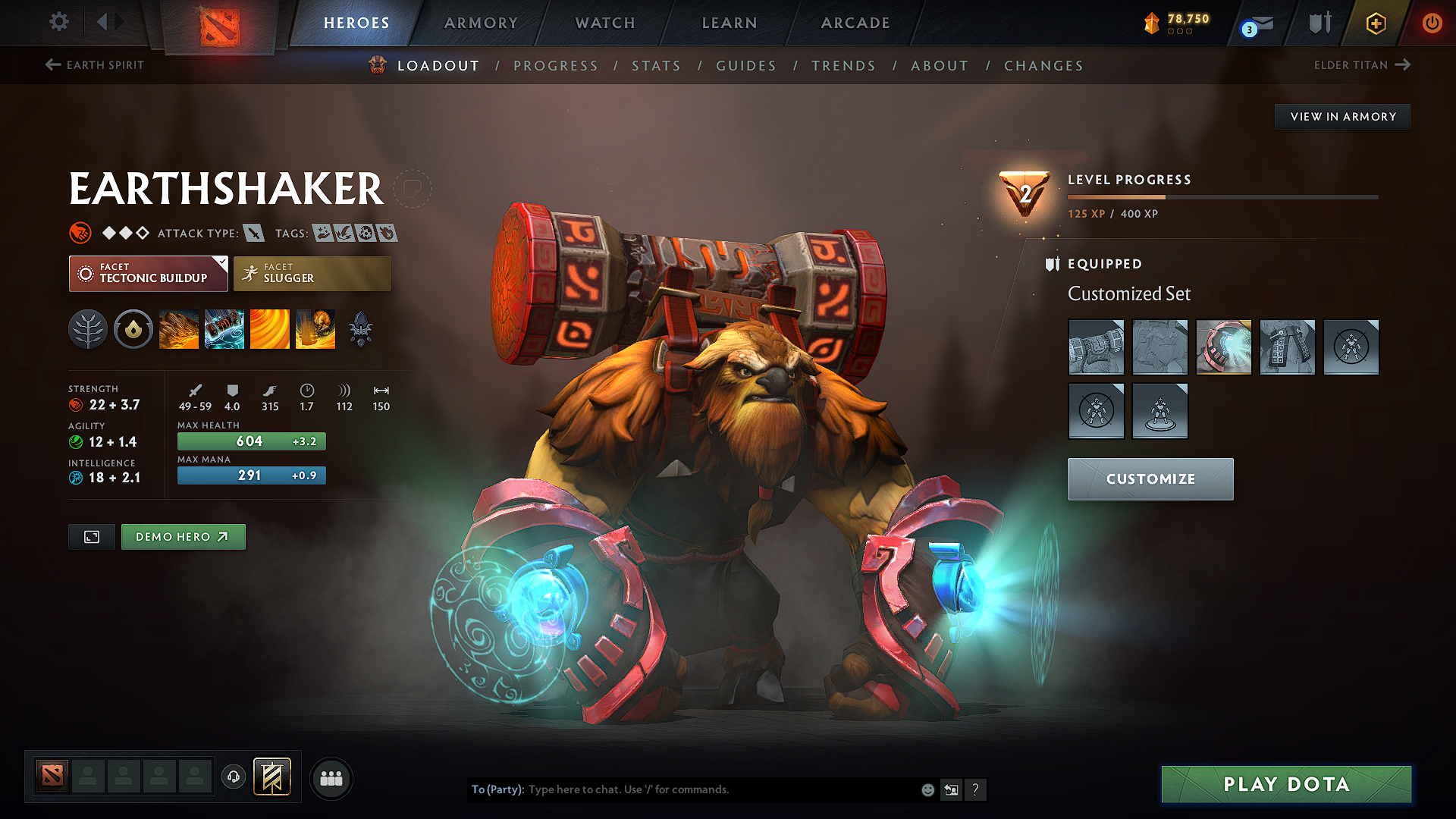The width and height of the screenshot is (1456, 819).
Task: Open Earthshaker's talent tree icon
Action: click(87, 329)
